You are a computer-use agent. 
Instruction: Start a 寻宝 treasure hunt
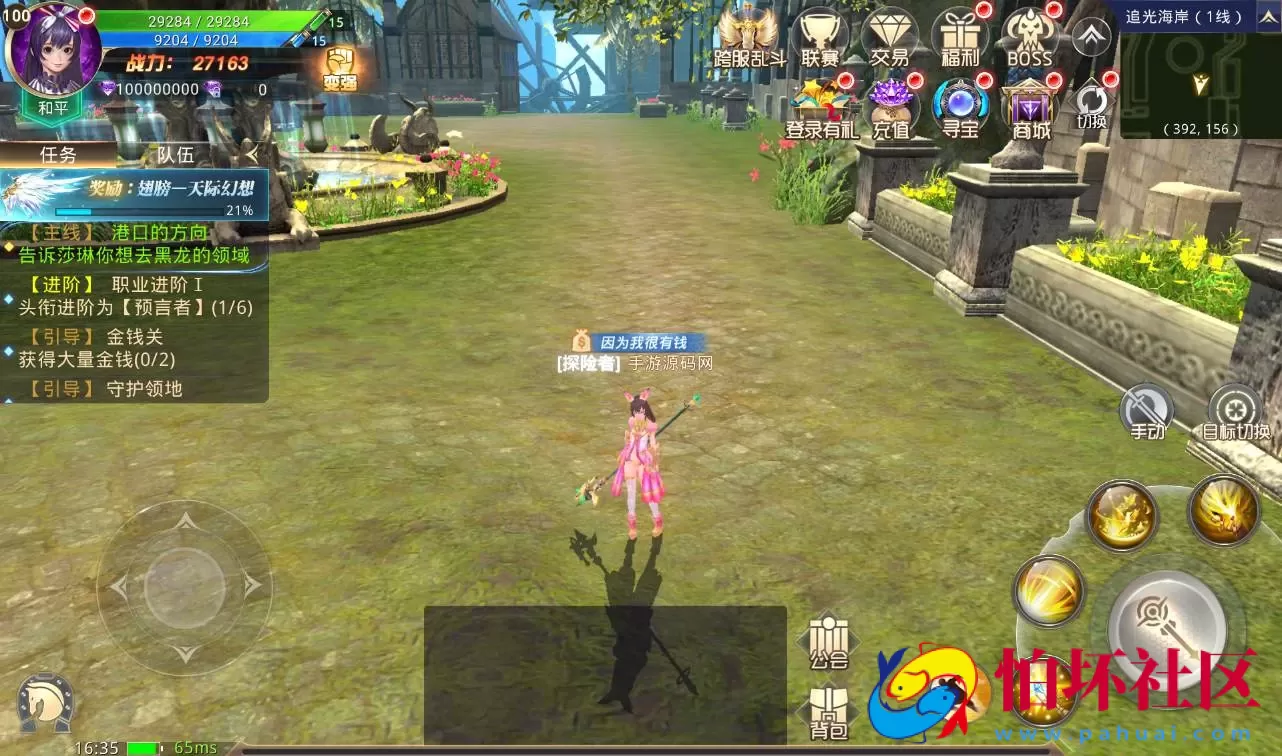(x=959, y=105)
